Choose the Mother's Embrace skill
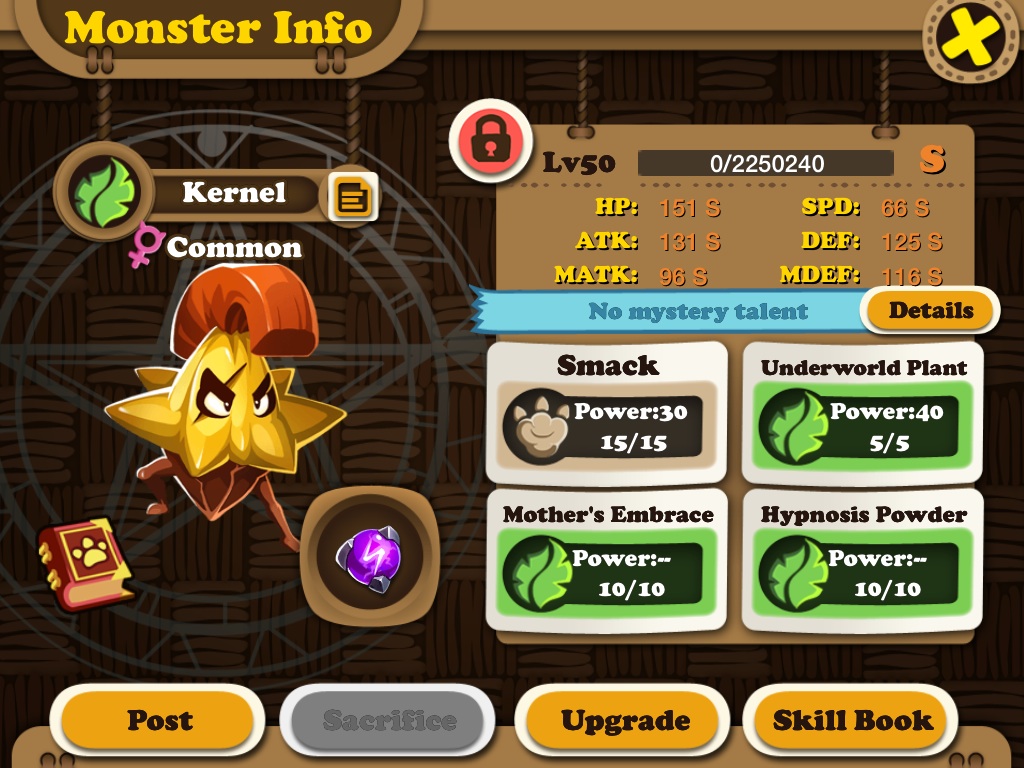This screenshot has width=1024, height=768. [607, 560]
